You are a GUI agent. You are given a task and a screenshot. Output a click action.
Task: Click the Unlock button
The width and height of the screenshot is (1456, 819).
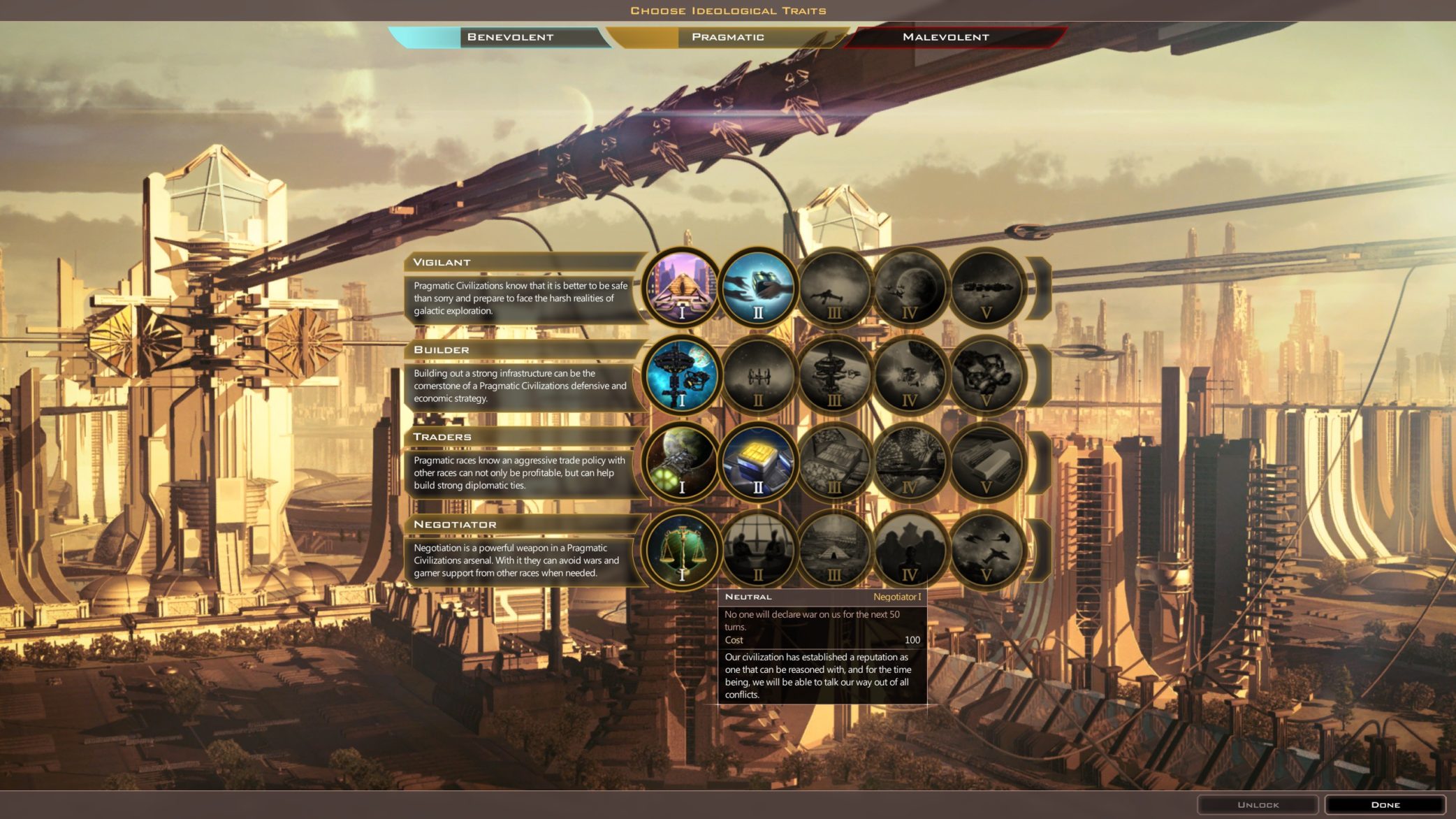point(1258,804)
